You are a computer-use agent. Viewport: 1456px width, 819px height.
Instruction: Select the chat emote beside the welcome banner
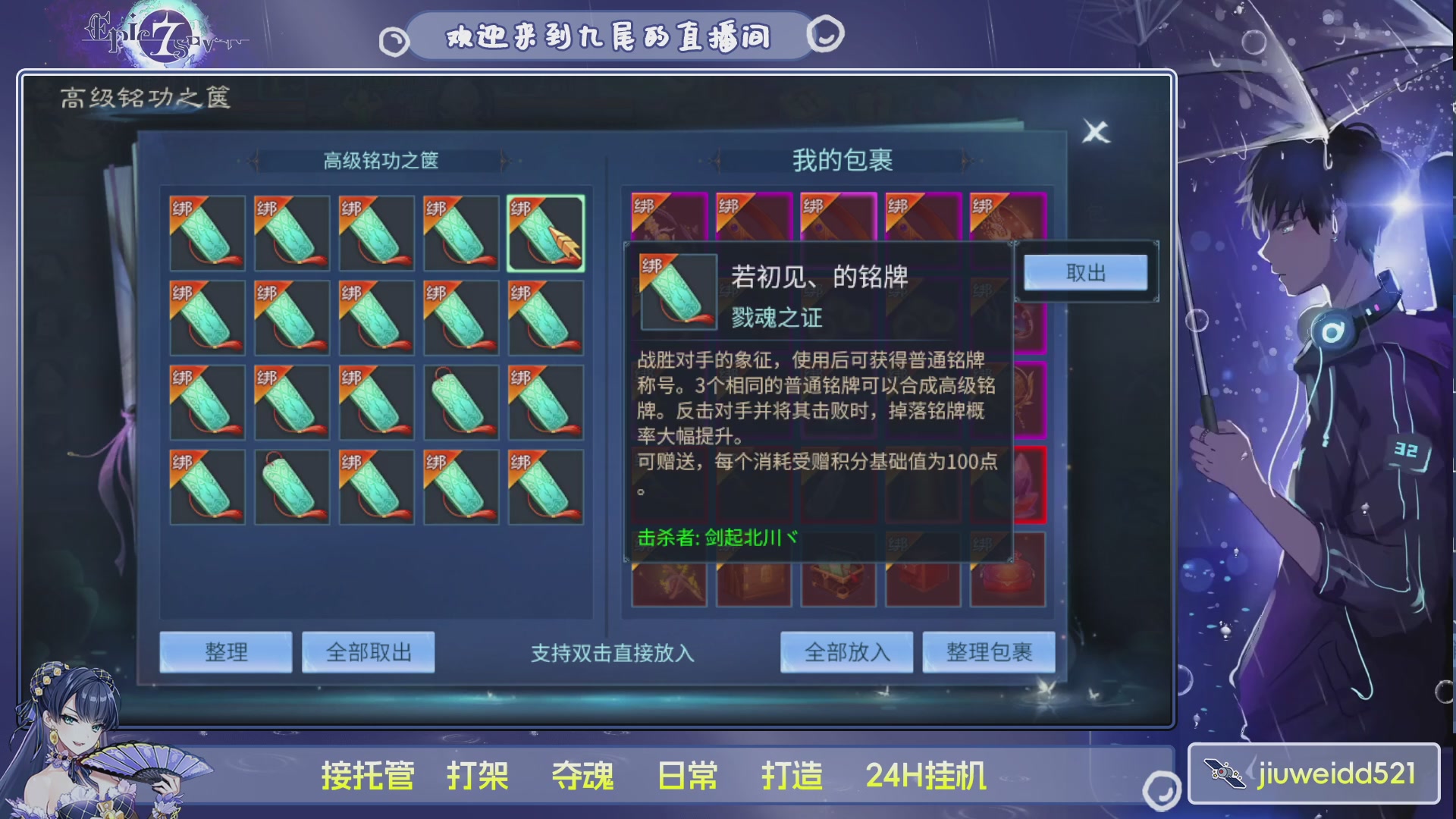(827, 34)
